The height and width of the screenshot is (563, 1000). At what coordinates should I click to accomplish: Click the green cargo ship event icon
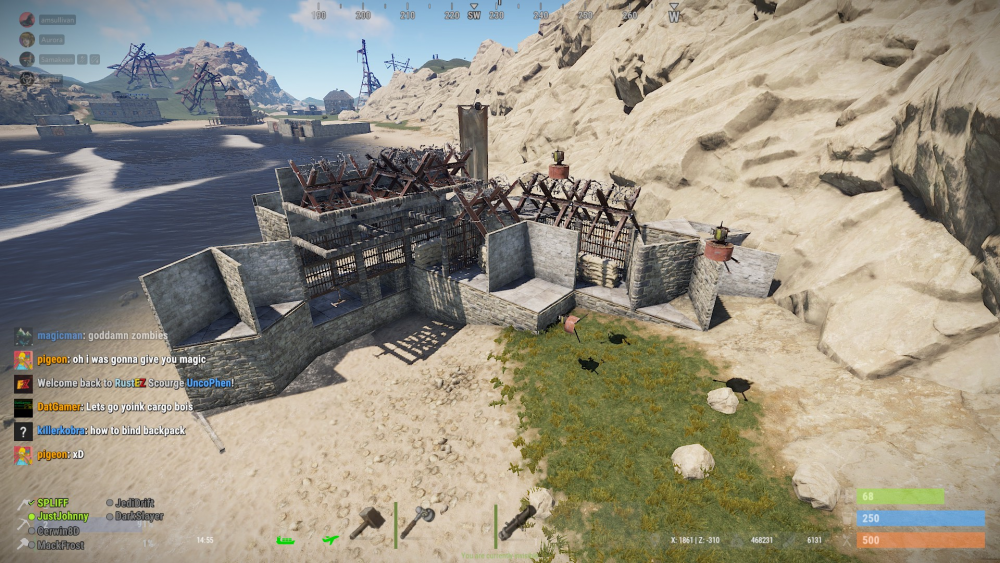pos(285,540)
